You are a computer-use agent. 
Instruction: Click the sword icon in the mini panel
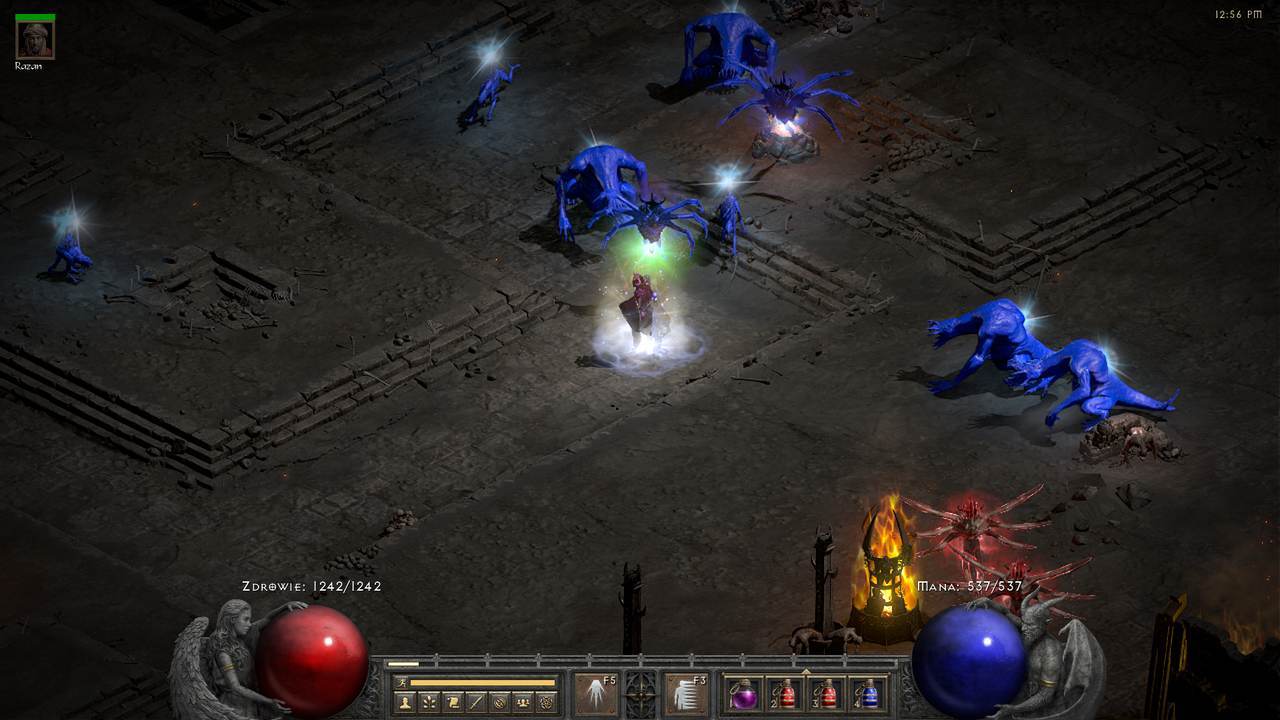tap(475, 702)
